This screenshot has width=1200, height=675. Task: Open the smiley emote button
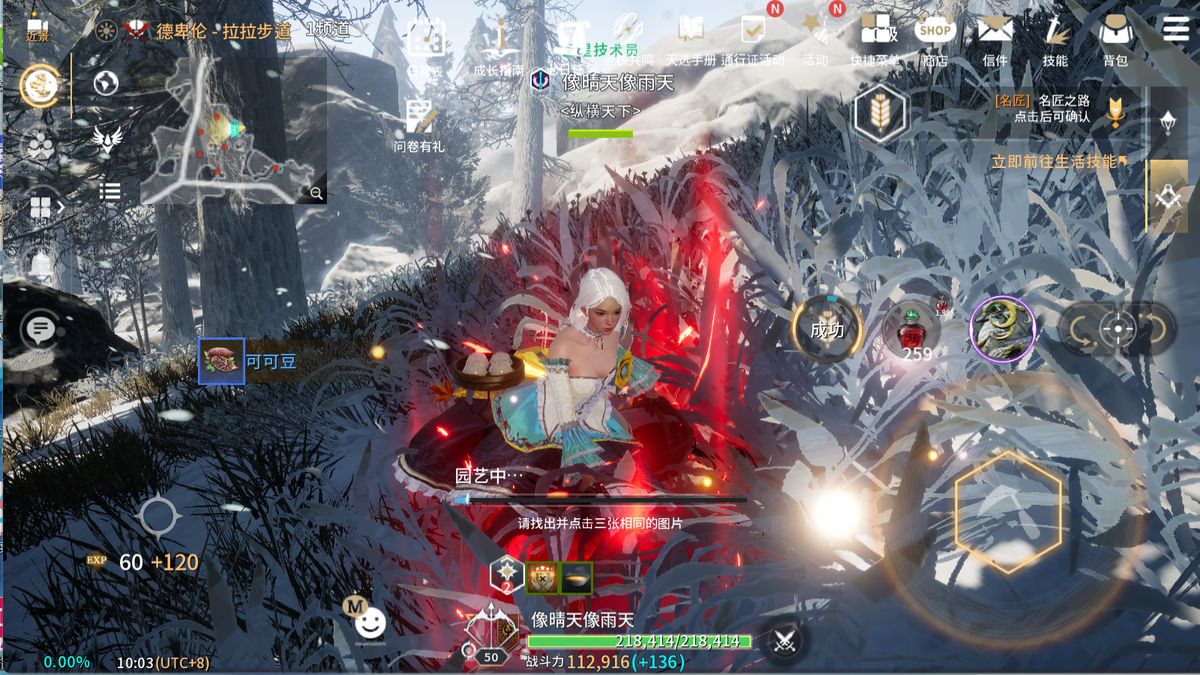[x=370, y=624]
